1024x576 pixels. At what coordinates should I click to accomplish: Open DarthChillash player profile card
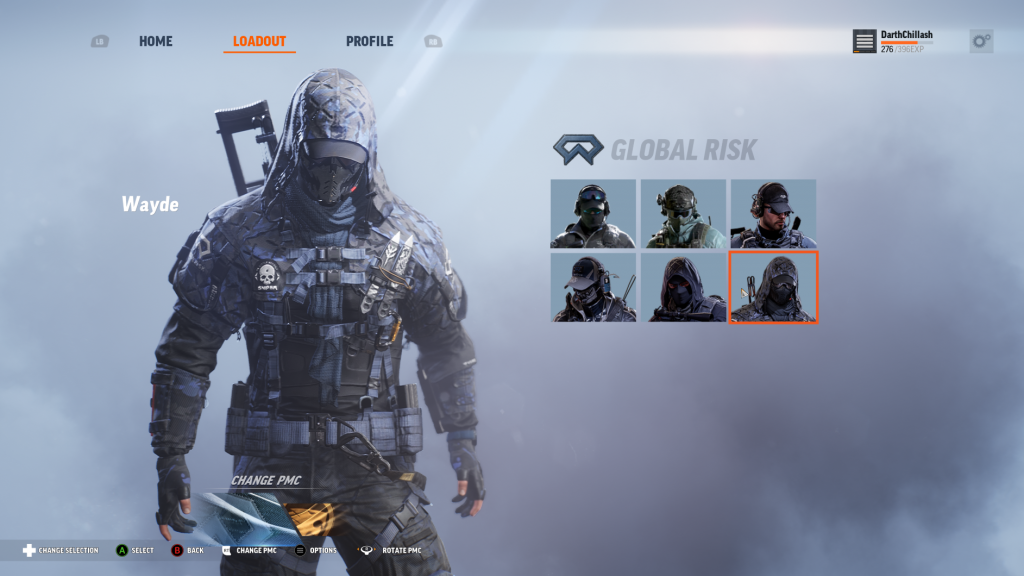[x=894, y=41]
